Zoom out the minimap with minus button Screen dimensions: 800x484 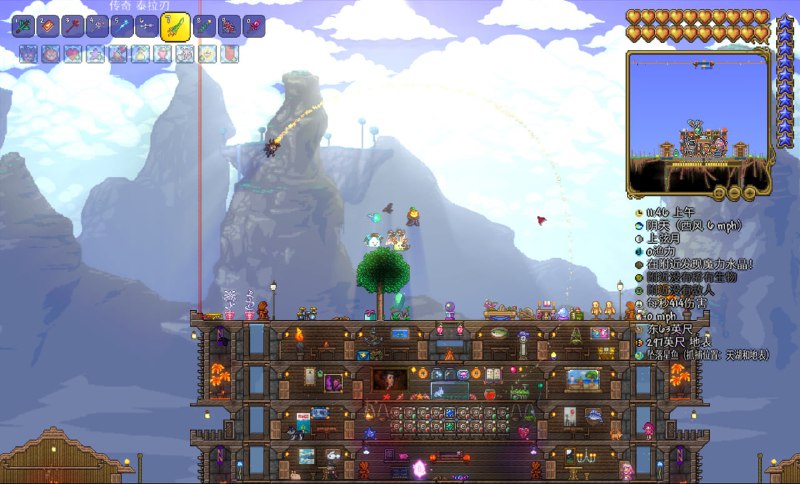(x=733, y=191)
